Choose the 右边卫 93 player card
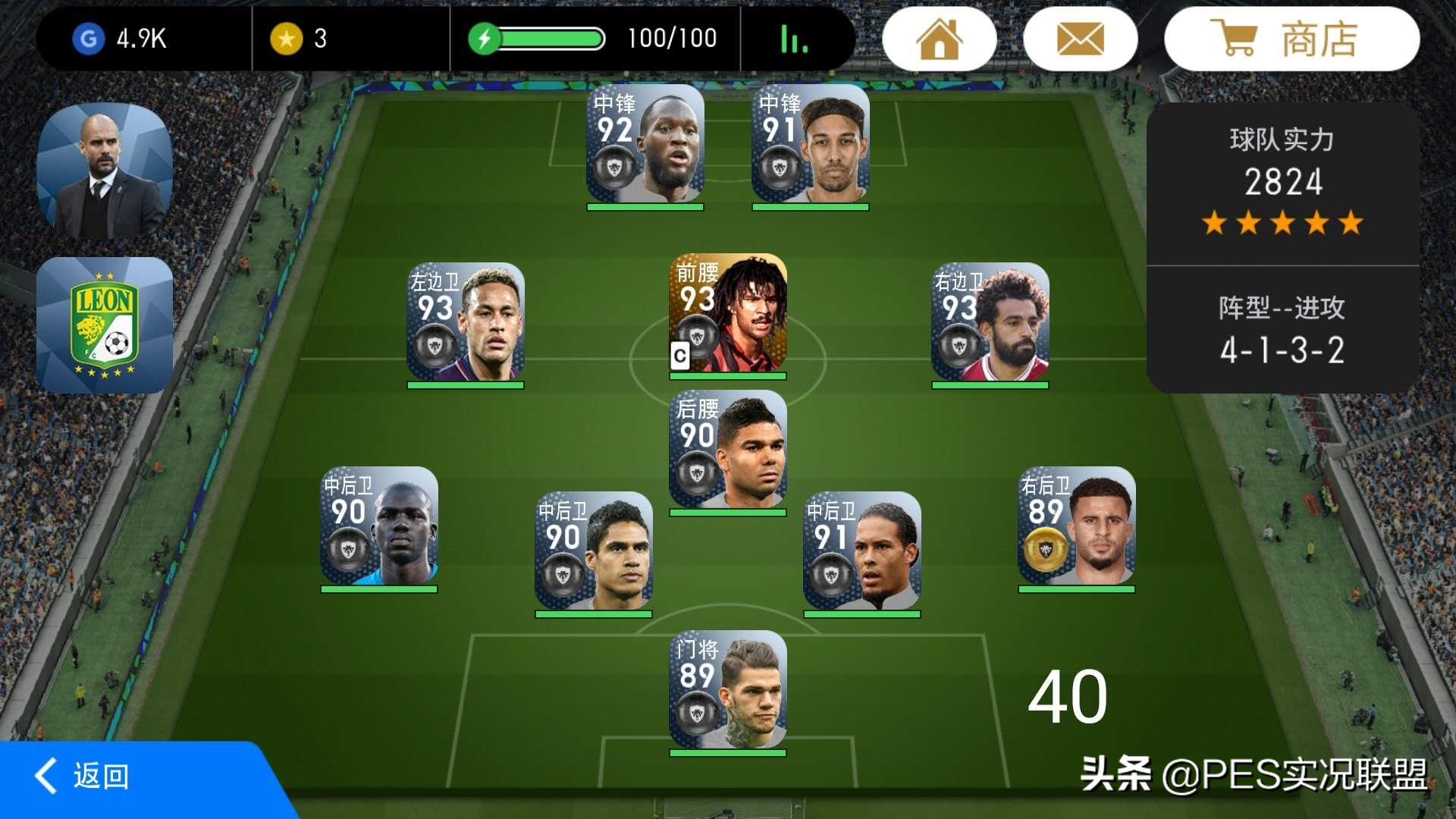Image resolution: width=1456 pixels, height=819 pixels. coord(990,322)
